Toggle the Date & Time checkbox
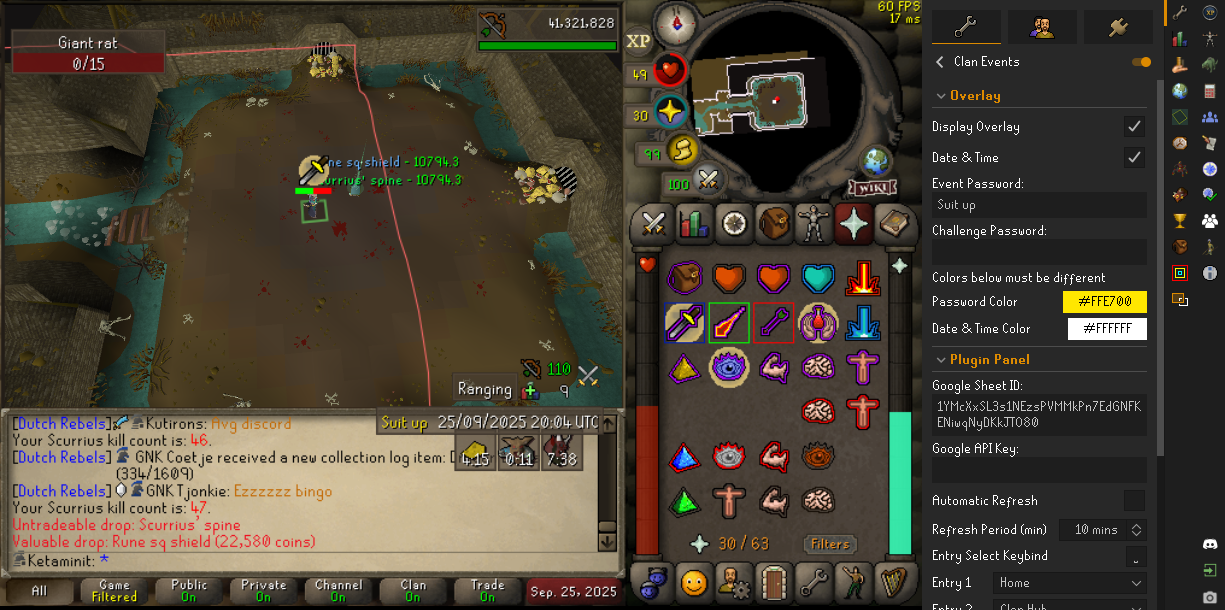 click(x=1134, y=157)
